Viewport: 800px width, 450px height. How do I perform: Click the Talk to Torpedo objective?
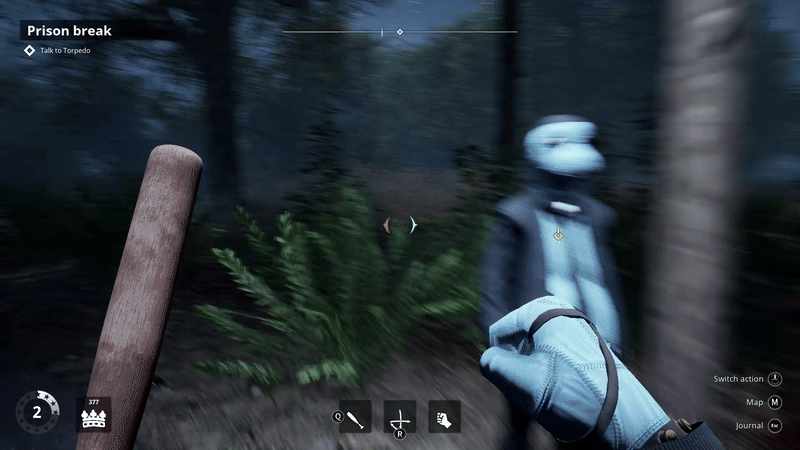pyautogui.click(x=65, y=50)
